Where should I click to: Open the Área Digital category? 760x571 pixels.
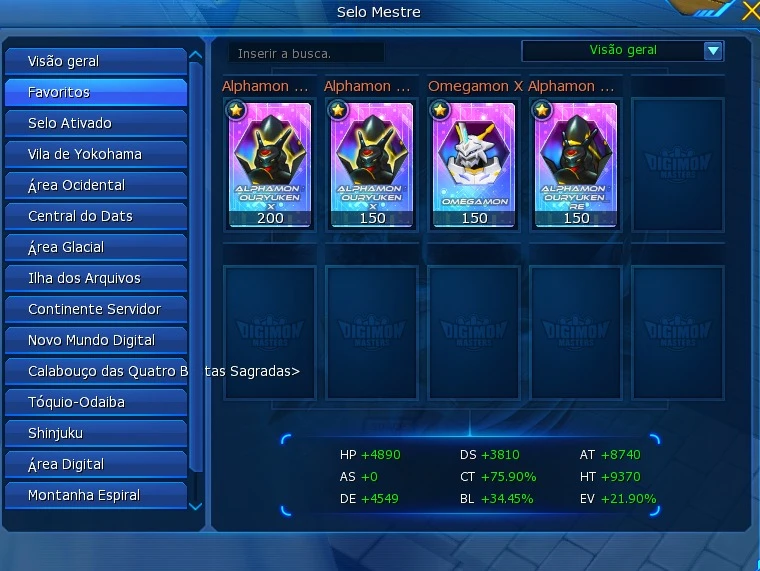95,464
